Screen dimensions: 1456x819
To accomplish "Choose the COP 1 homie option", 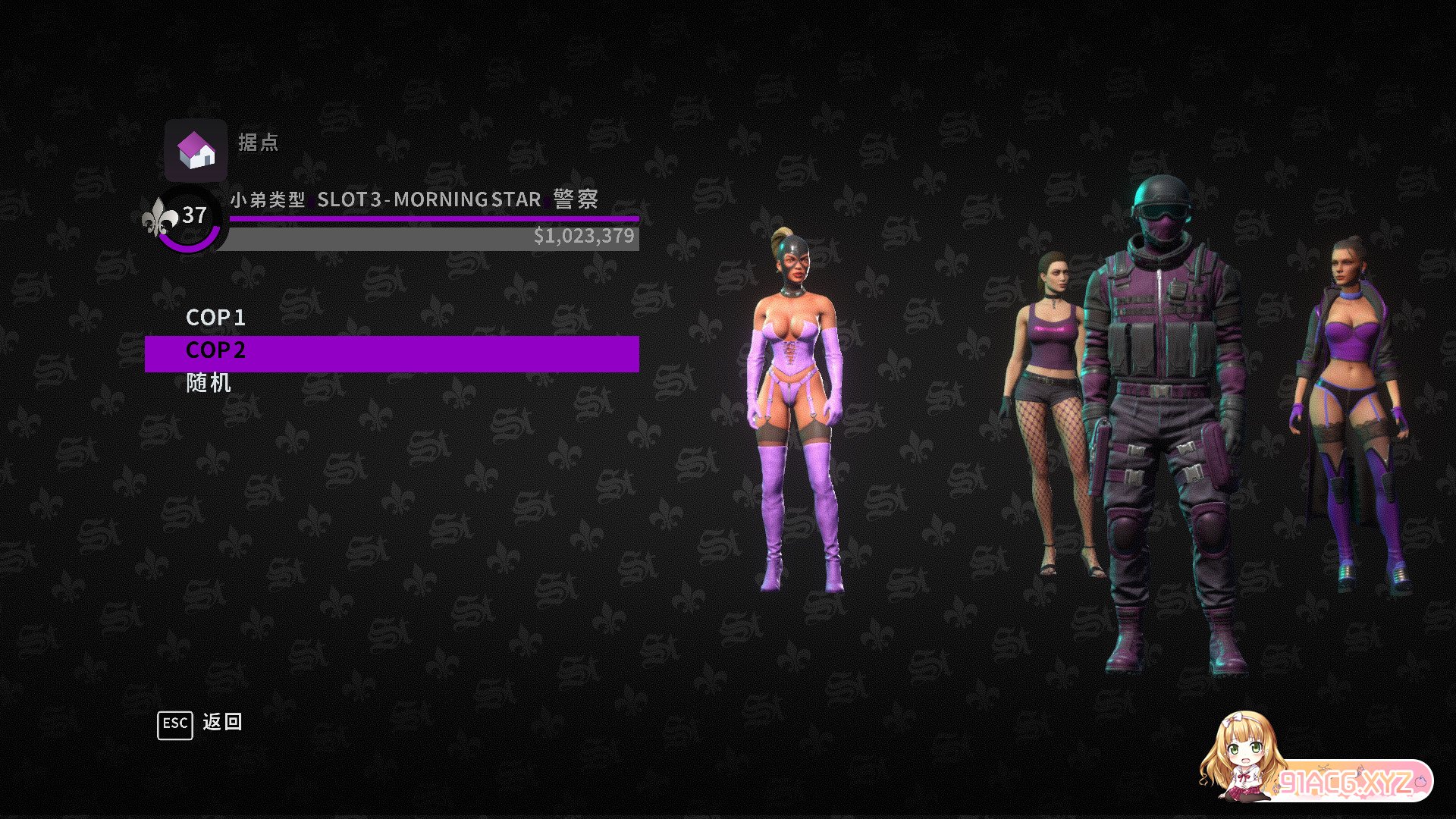I will [x=216, y=318].
